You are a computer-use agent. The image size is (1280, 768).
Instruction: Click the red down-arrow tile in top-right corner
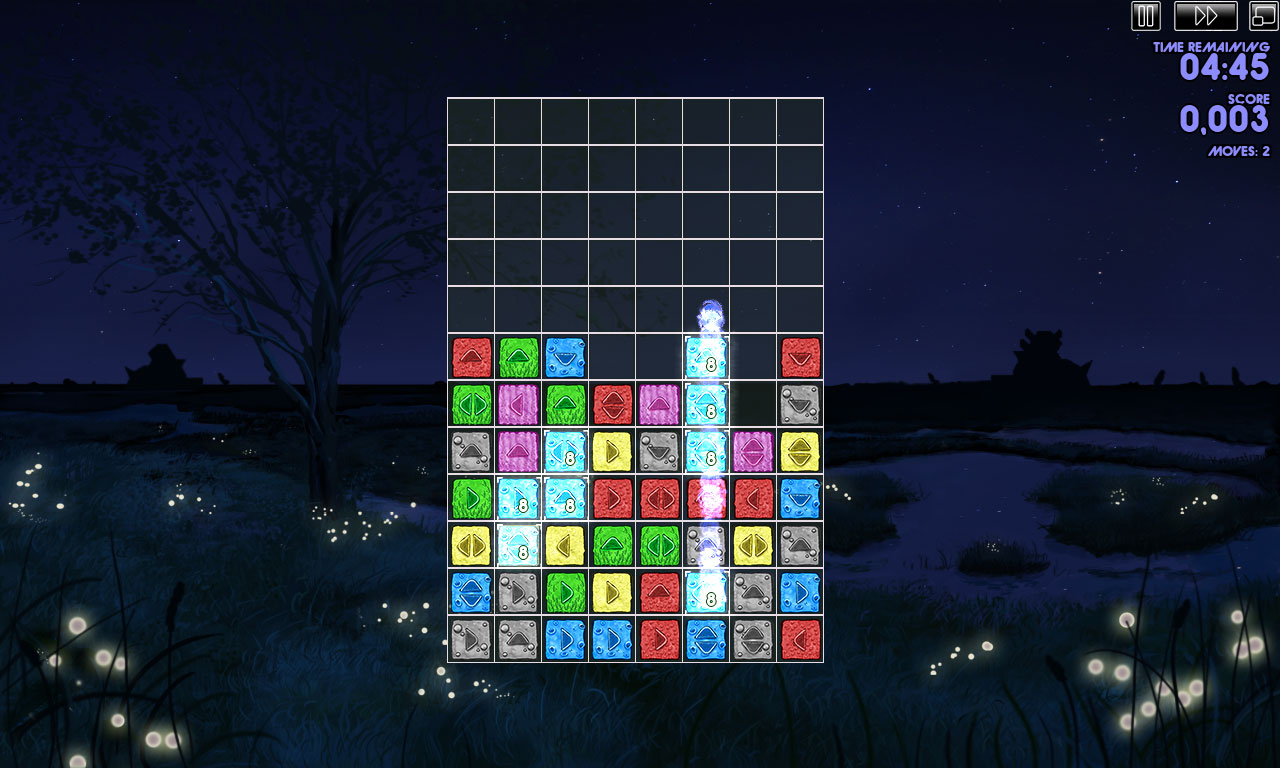pos(800,358)
